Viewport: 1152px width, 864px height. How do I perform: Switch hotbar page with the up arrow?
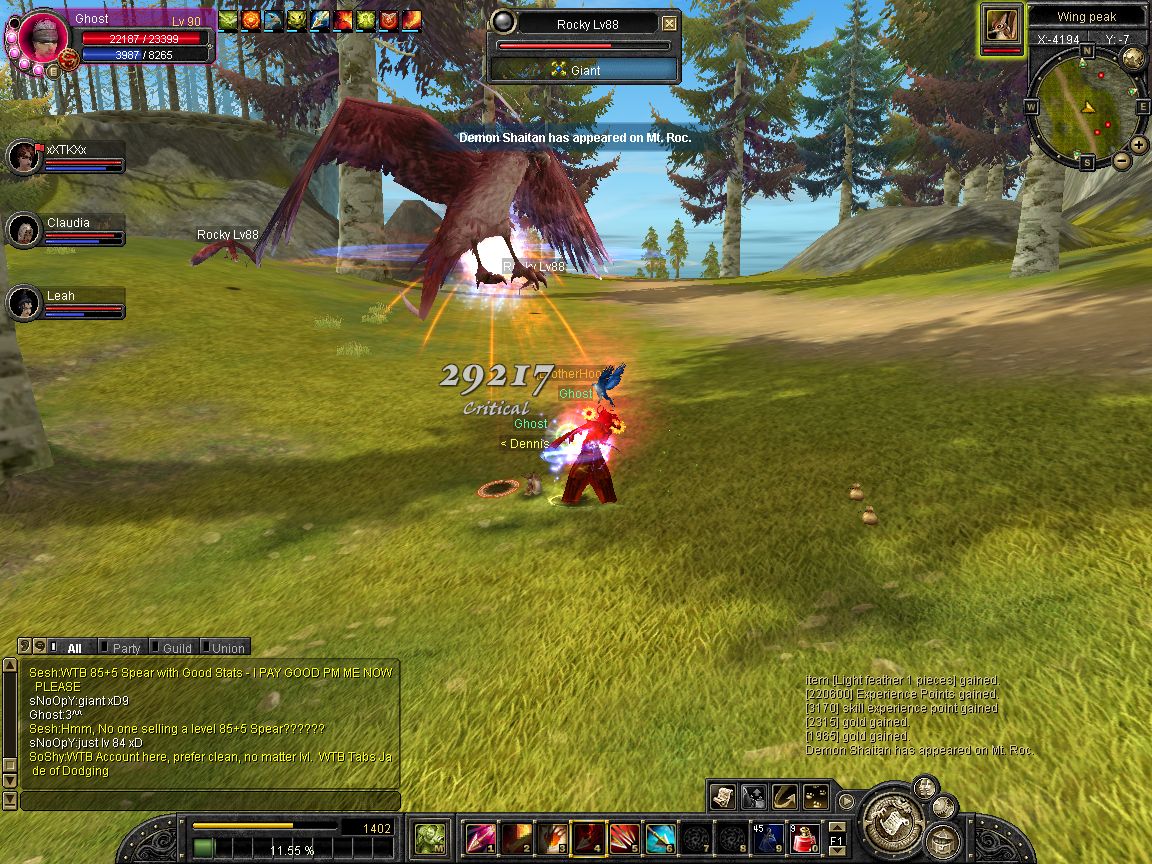(x=837, y=826)
